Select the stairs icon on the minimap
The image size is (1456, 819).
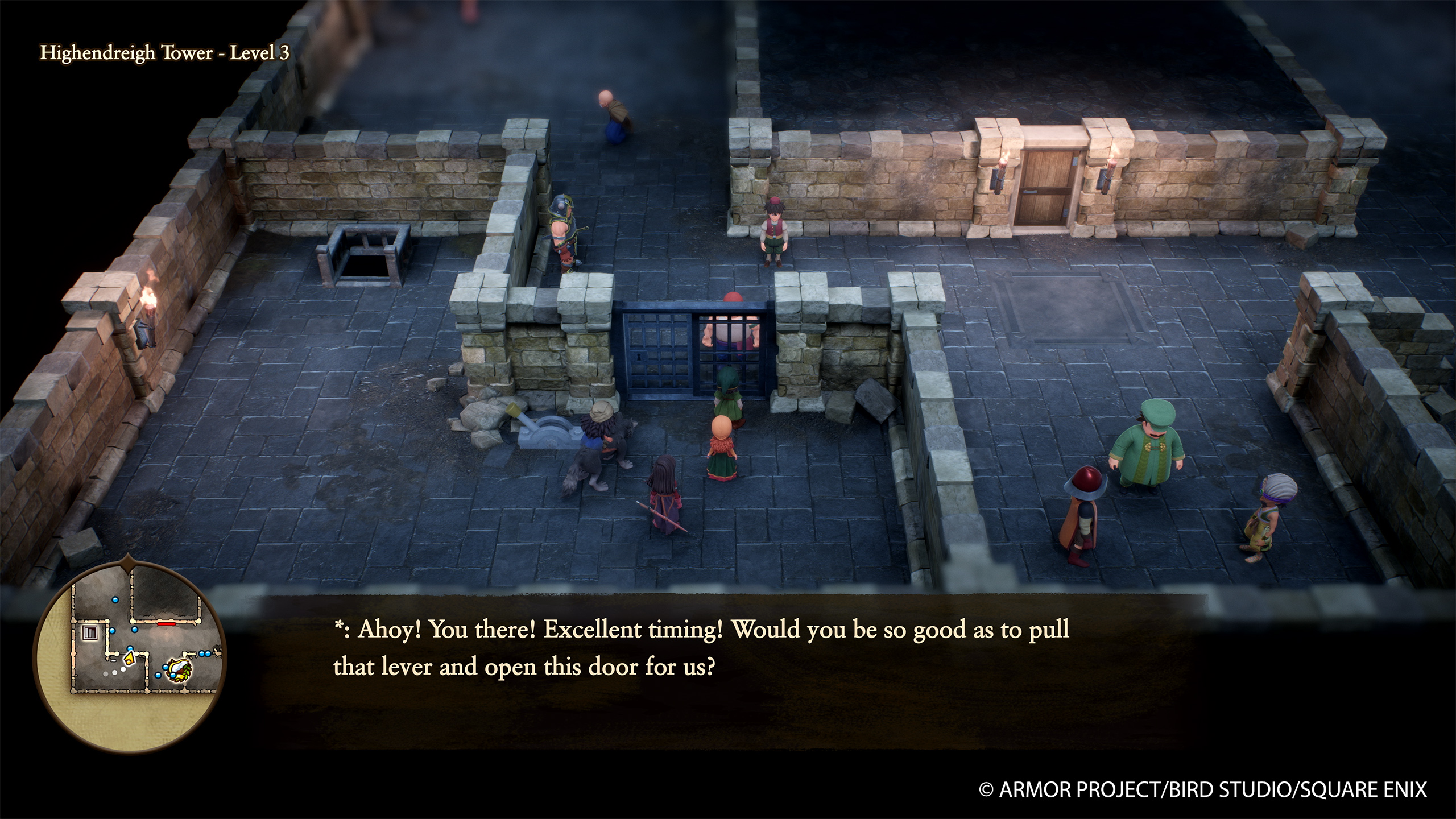click(x=90, y=632)
